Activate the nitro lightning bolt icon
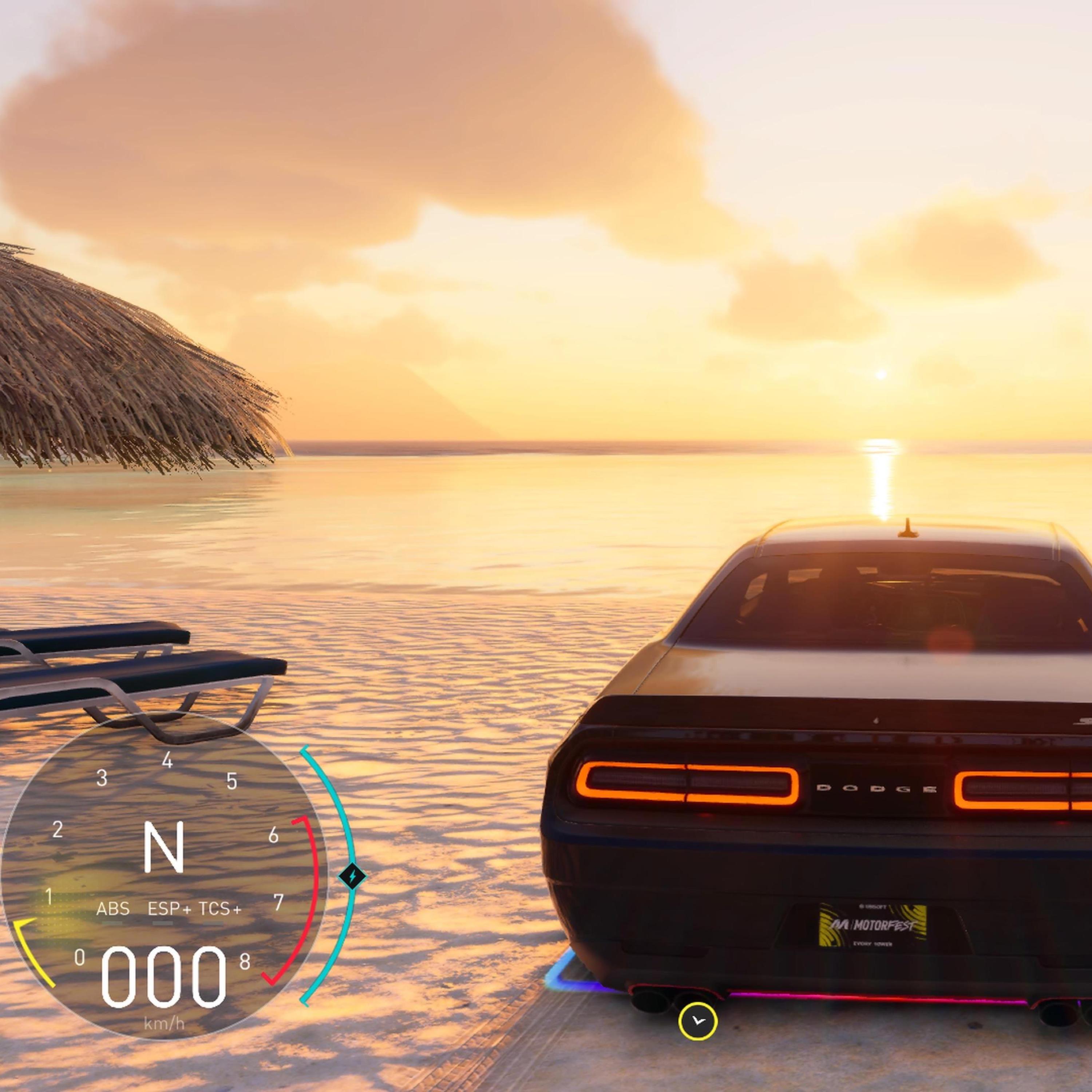 353,877
